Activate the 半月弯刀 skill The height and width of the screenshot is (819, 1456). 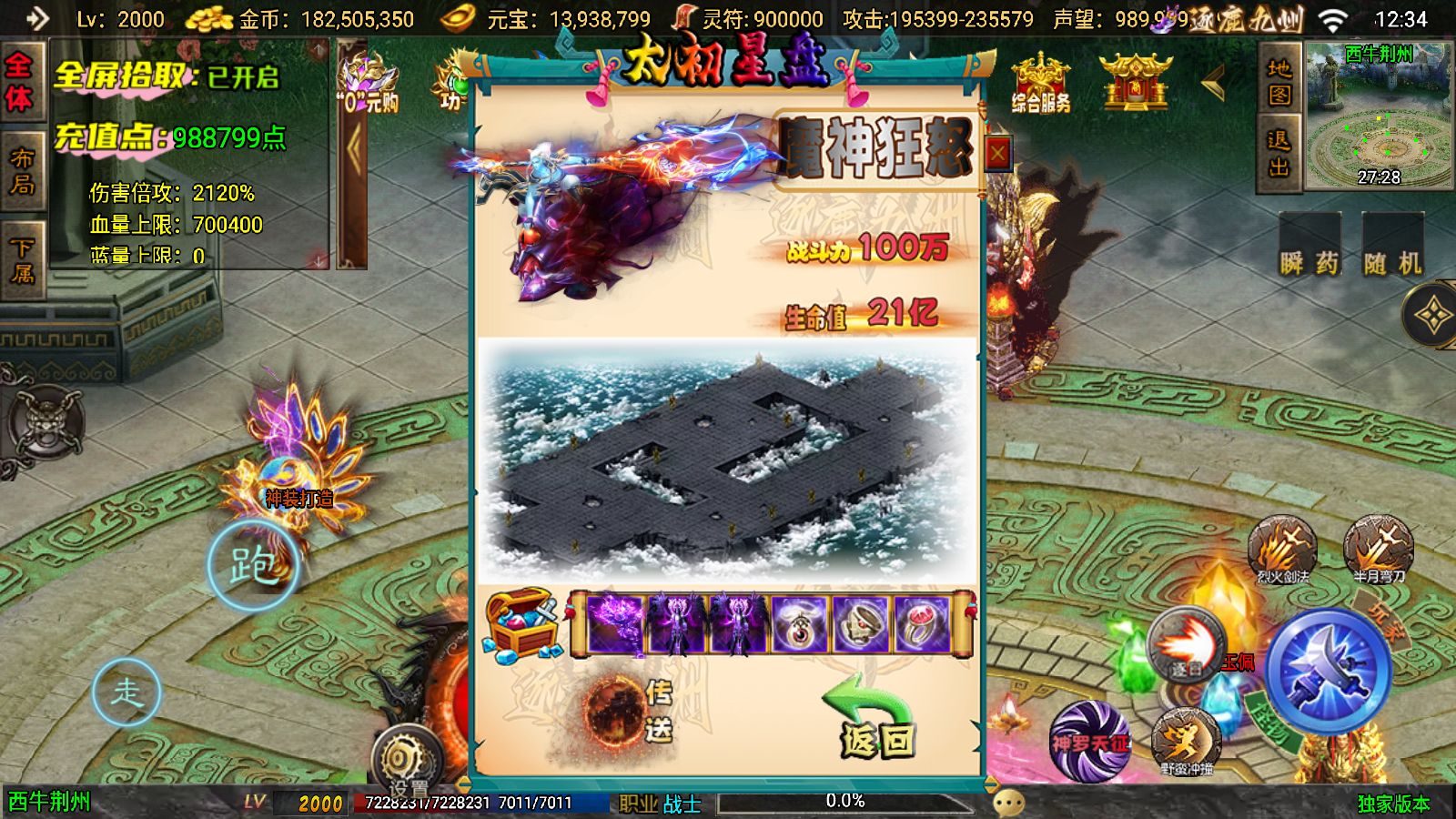[1378, 549]
